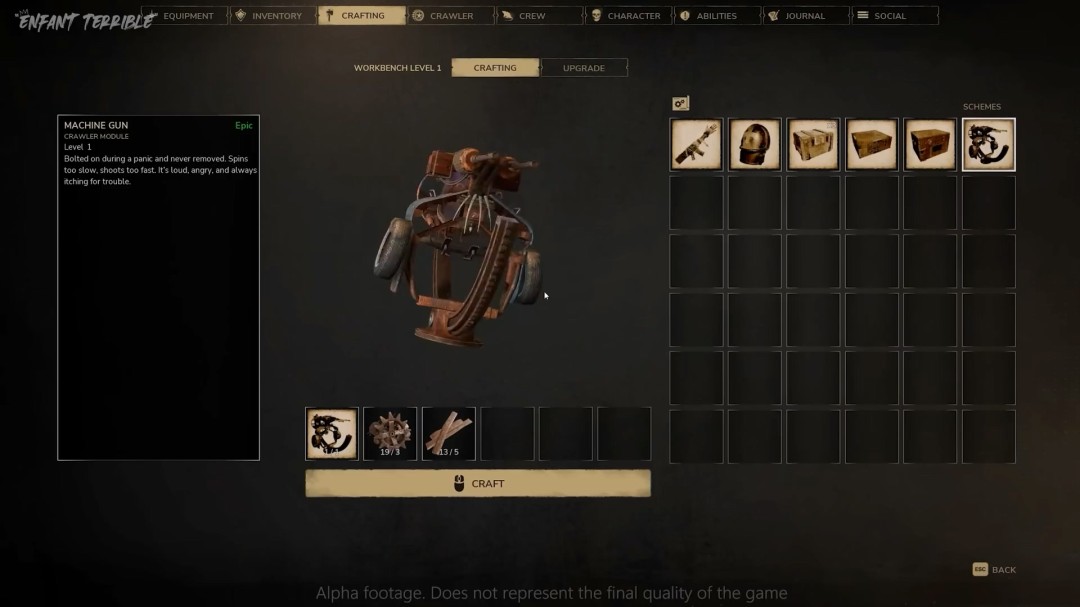Switch to the workbench Upgrade sub-tab
The height and width of the screenshot is (607, 1080).
pyautogui.click(x=584, y=68)
